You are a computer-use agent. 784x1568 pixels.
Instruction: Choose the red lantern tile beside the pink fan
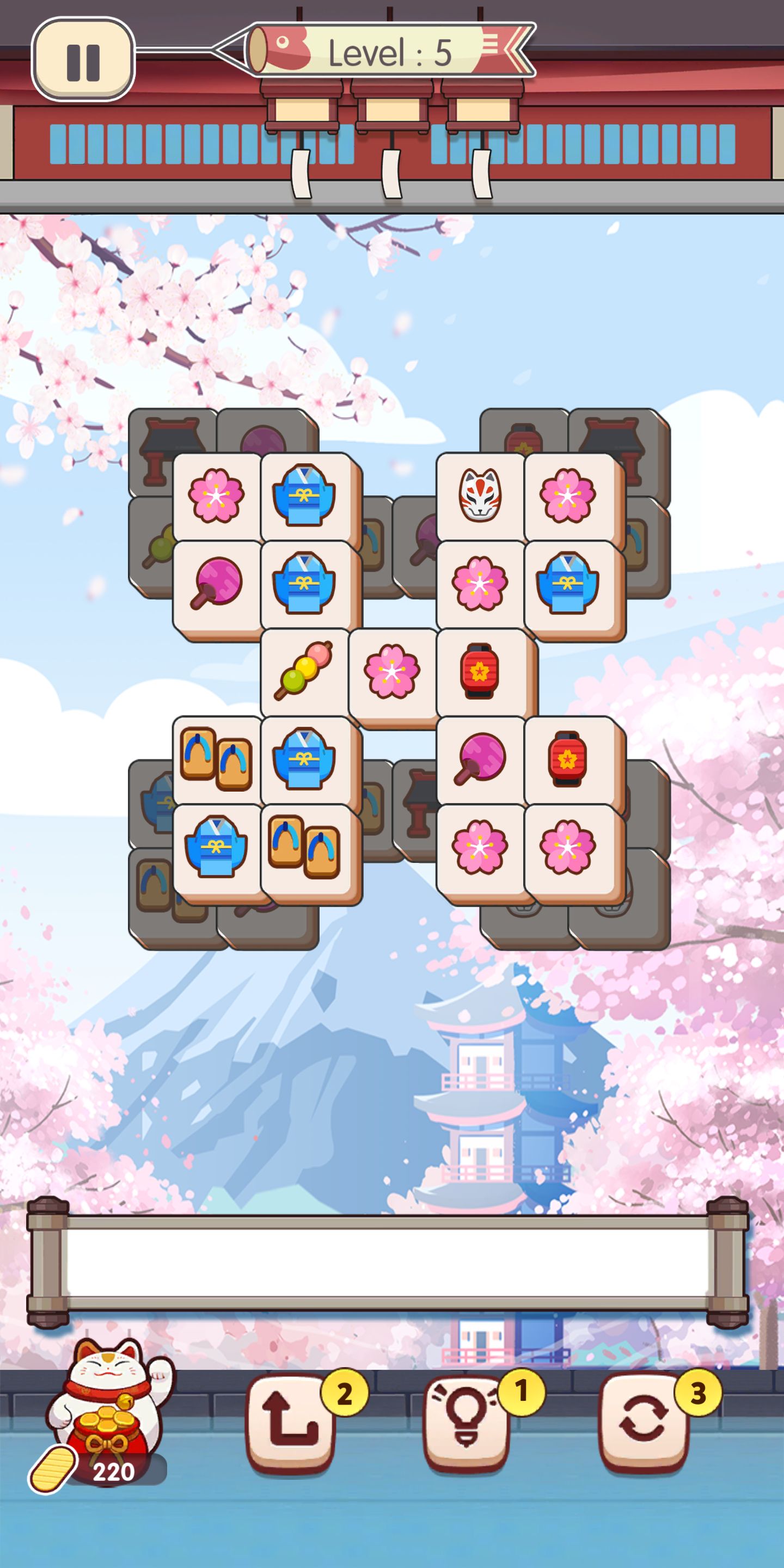coord(567,758)
